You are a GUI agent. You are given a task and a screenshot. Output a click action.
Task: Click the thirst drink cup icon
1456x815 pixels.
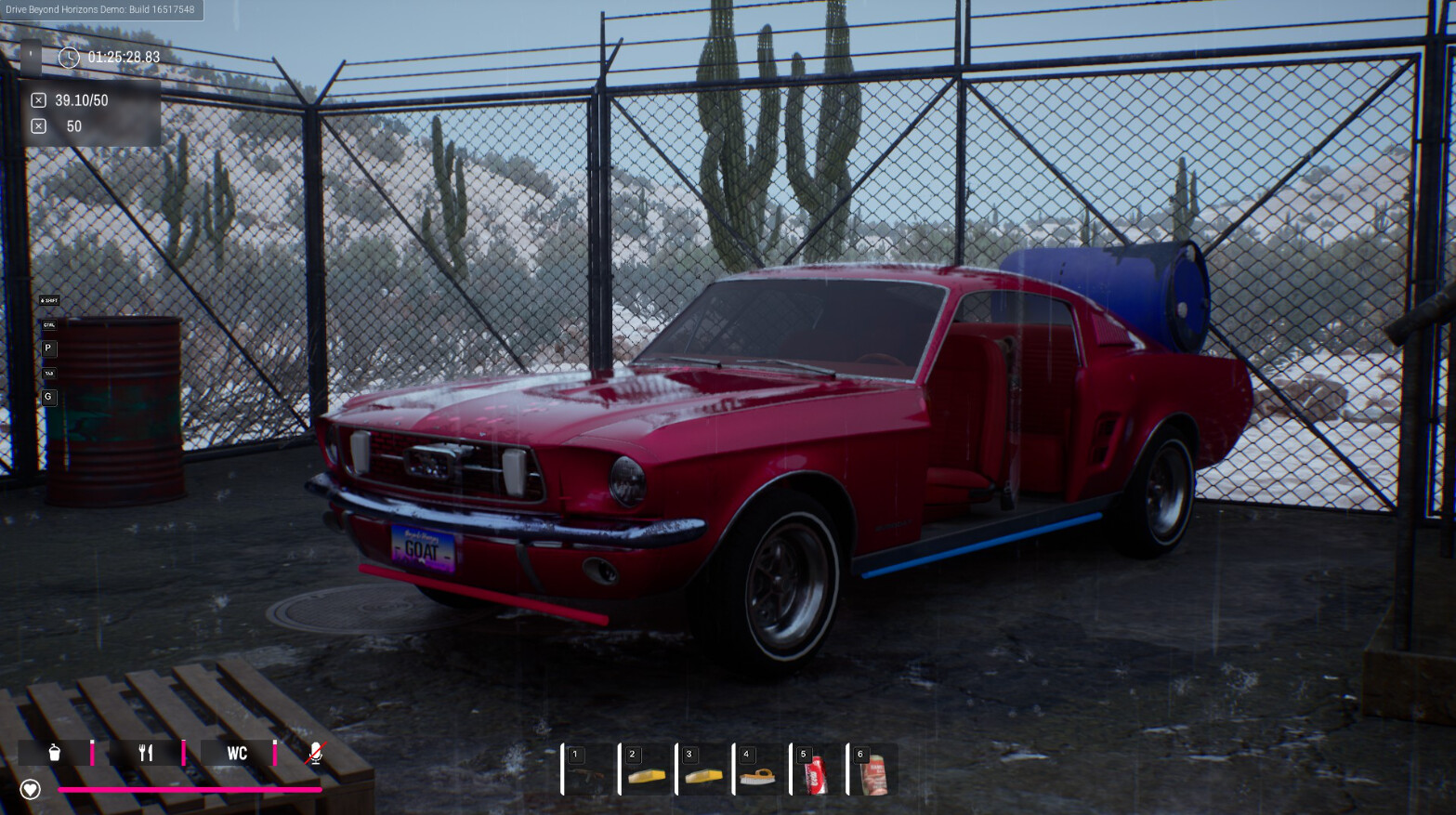53,753
